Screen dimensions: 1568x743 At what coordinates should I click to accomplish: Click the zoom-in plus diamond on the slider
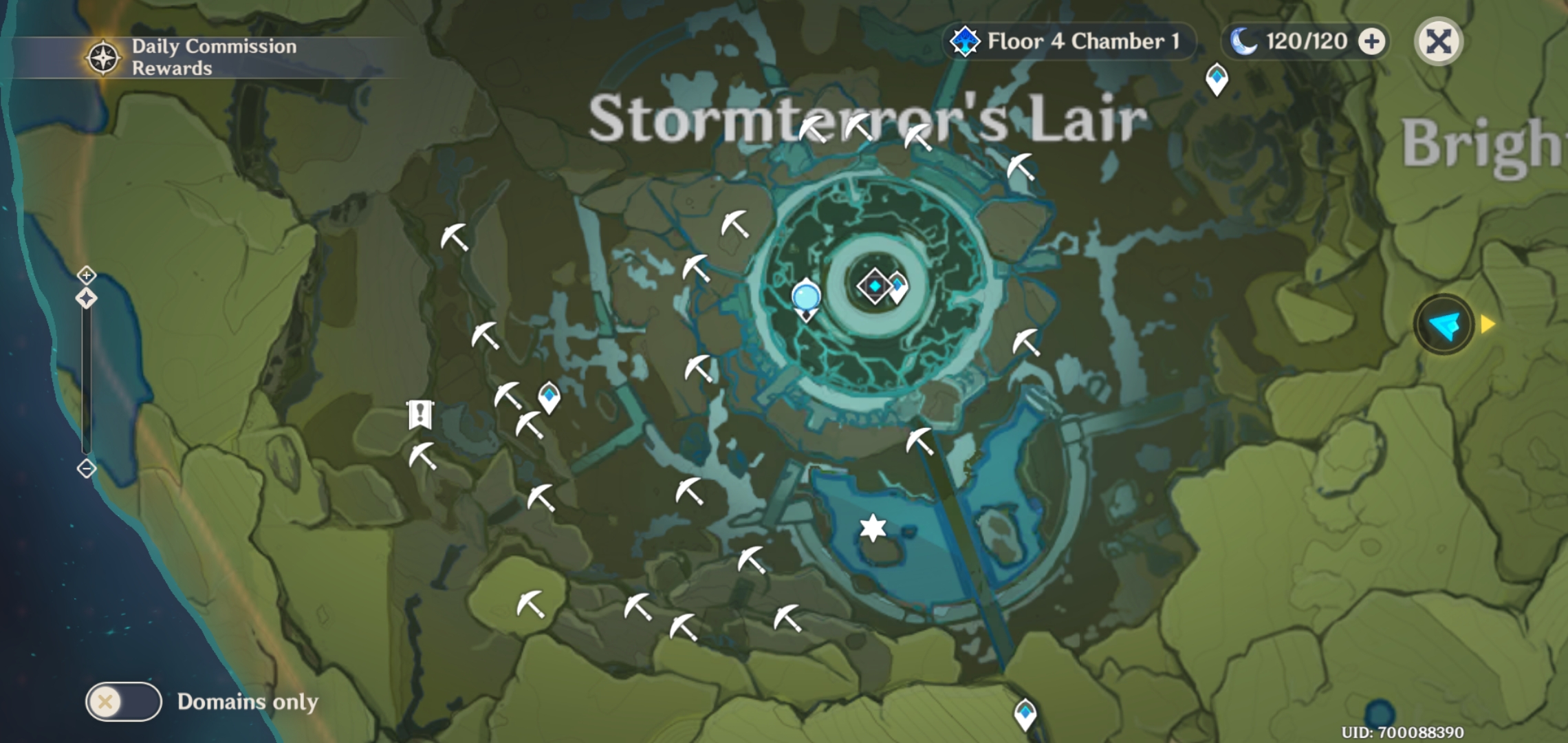point(85,275)
